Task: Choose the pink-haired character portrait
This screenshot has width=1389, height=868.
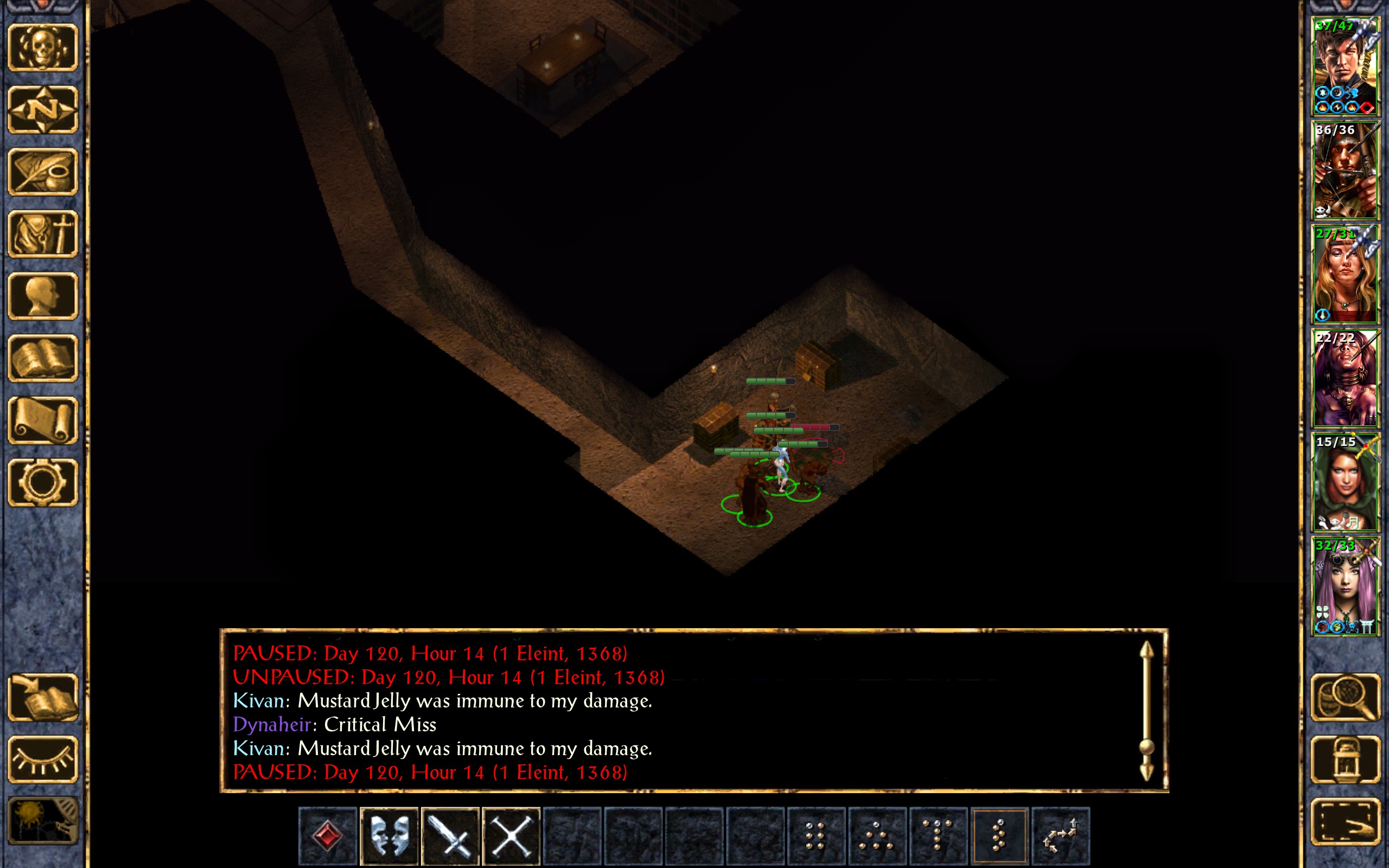Action: (x=1345, y=585)
